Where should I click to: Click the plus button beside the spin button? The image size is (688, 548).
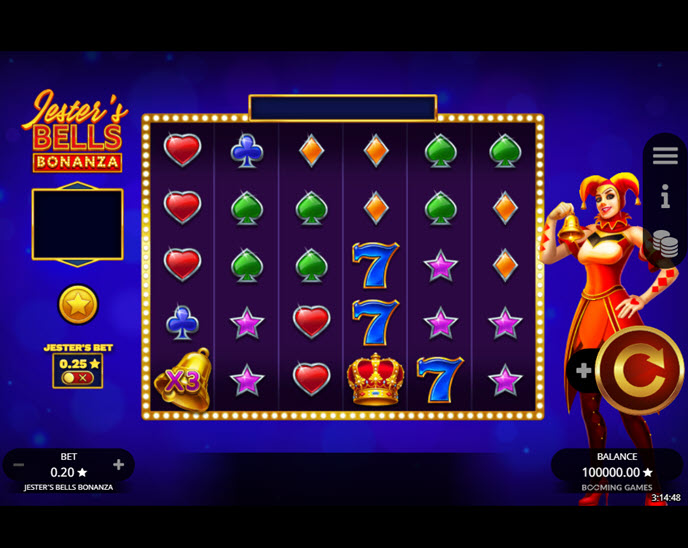(584, 371)
